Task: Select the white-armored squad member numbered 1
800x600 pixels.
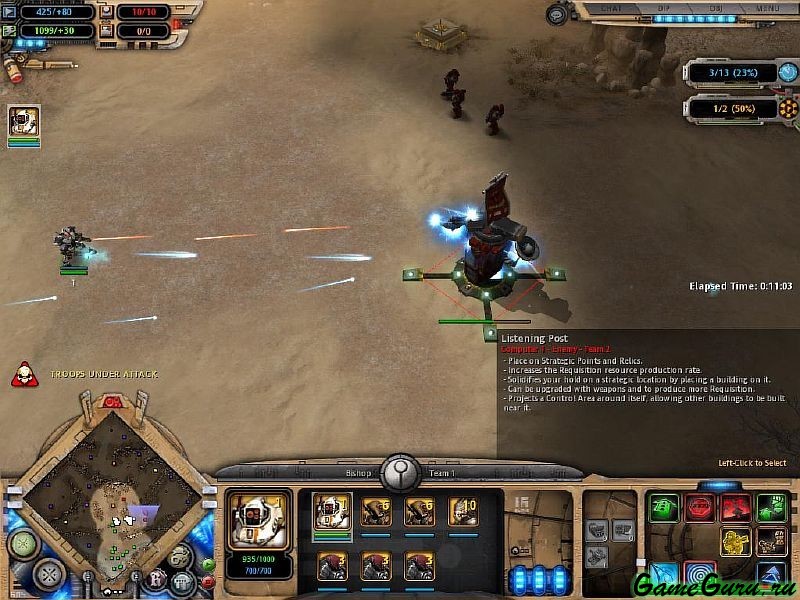Action: (x=332, y=511)
